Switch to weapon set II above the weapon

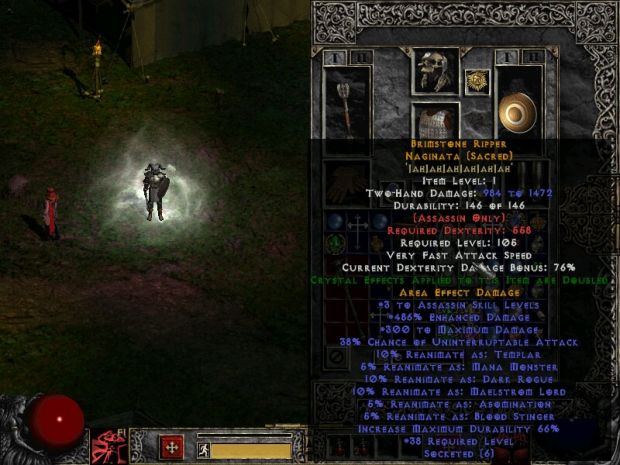(360, 57)
